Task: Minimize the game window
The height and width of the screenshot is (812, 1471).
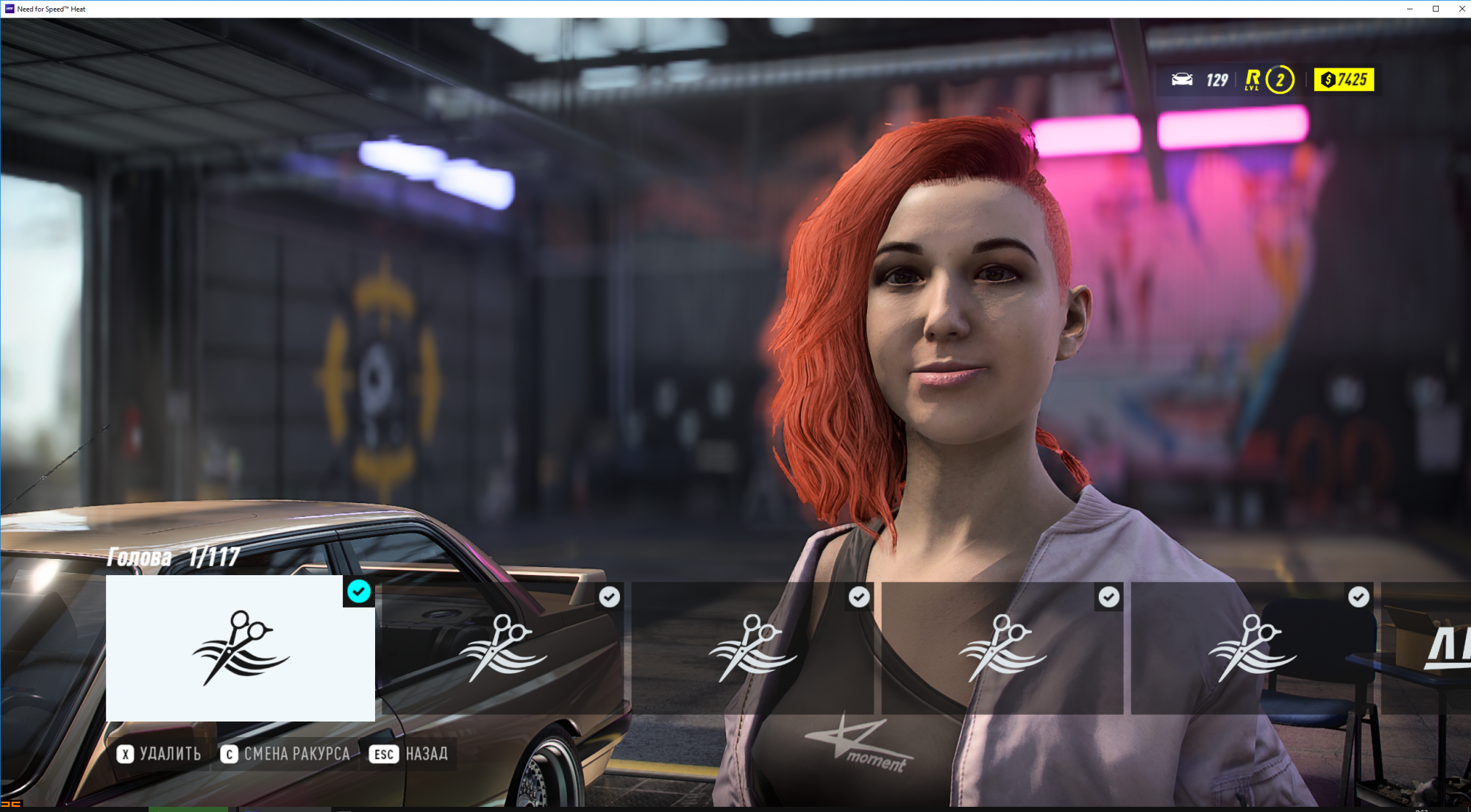Action: (1409, 9)
